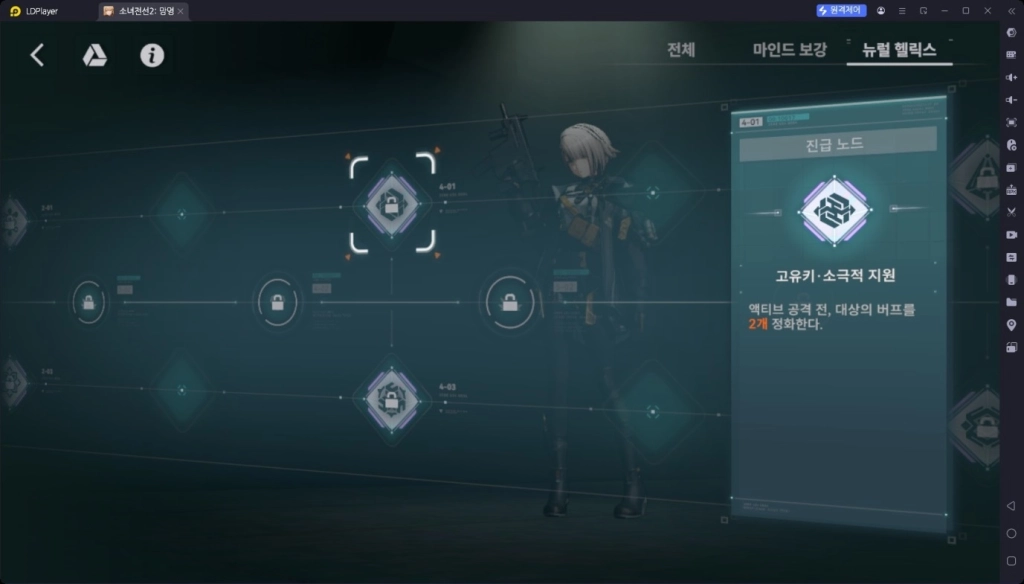Go back with the arrow button
This screenshot has width=1024, height=584.
pos(37,55)
